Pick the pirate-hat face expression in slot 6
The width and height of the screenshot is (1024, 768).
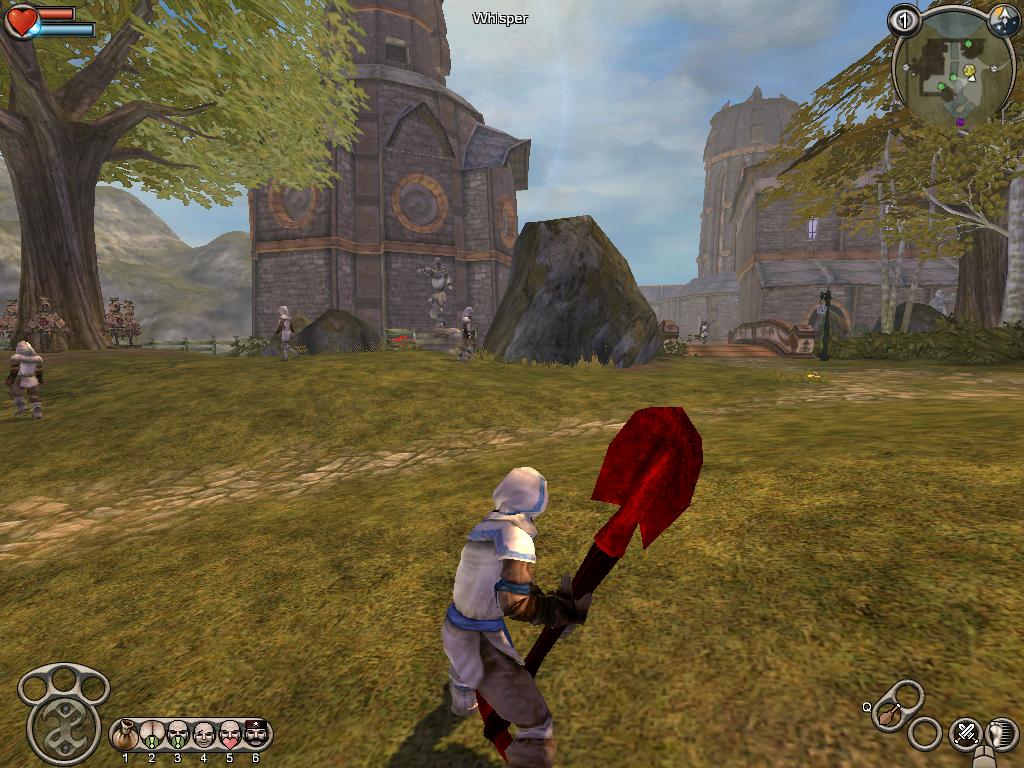point(256,735)
